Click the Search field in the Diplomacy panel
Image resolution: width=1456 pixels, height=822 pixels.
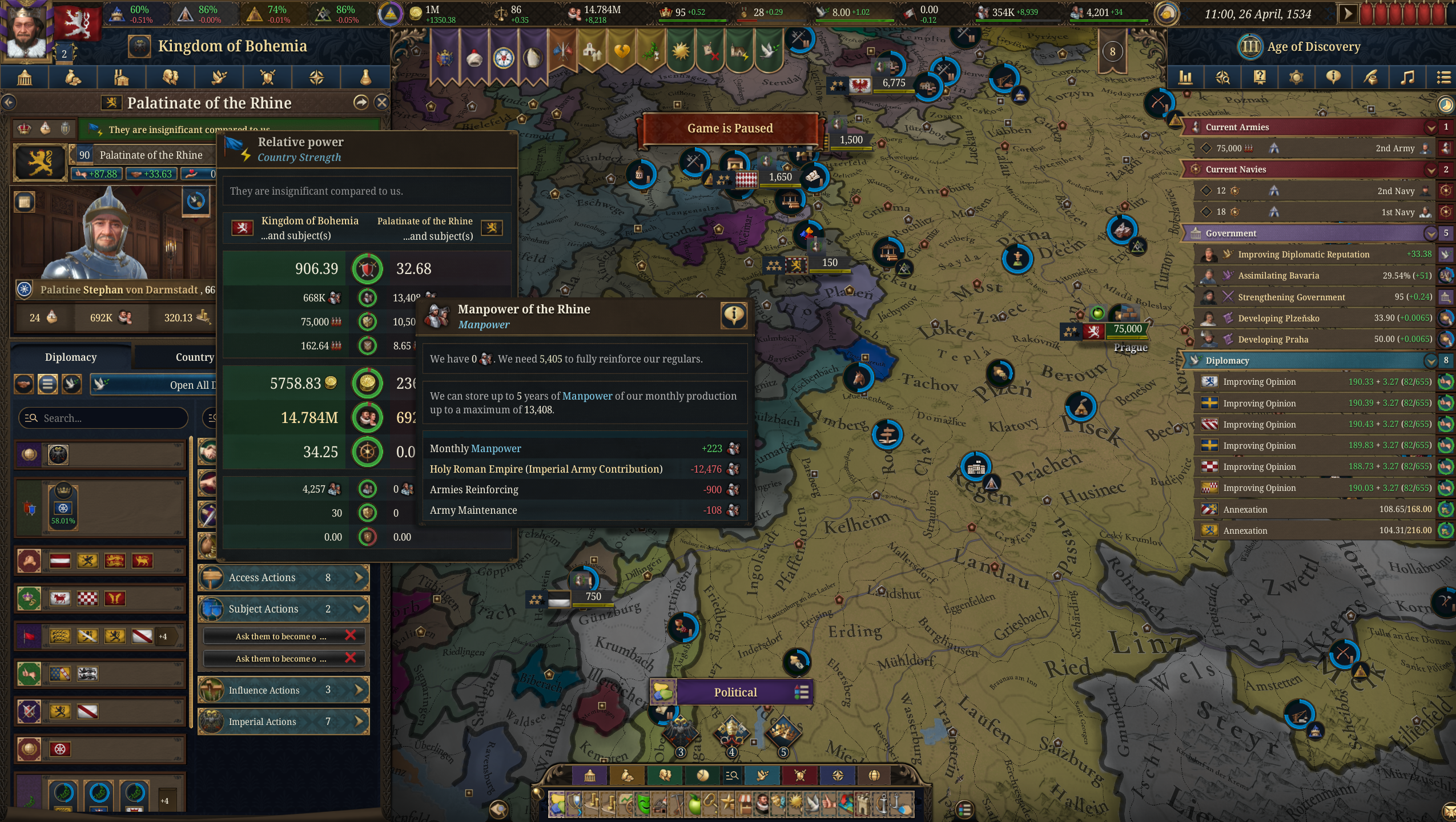click(103, 418)
